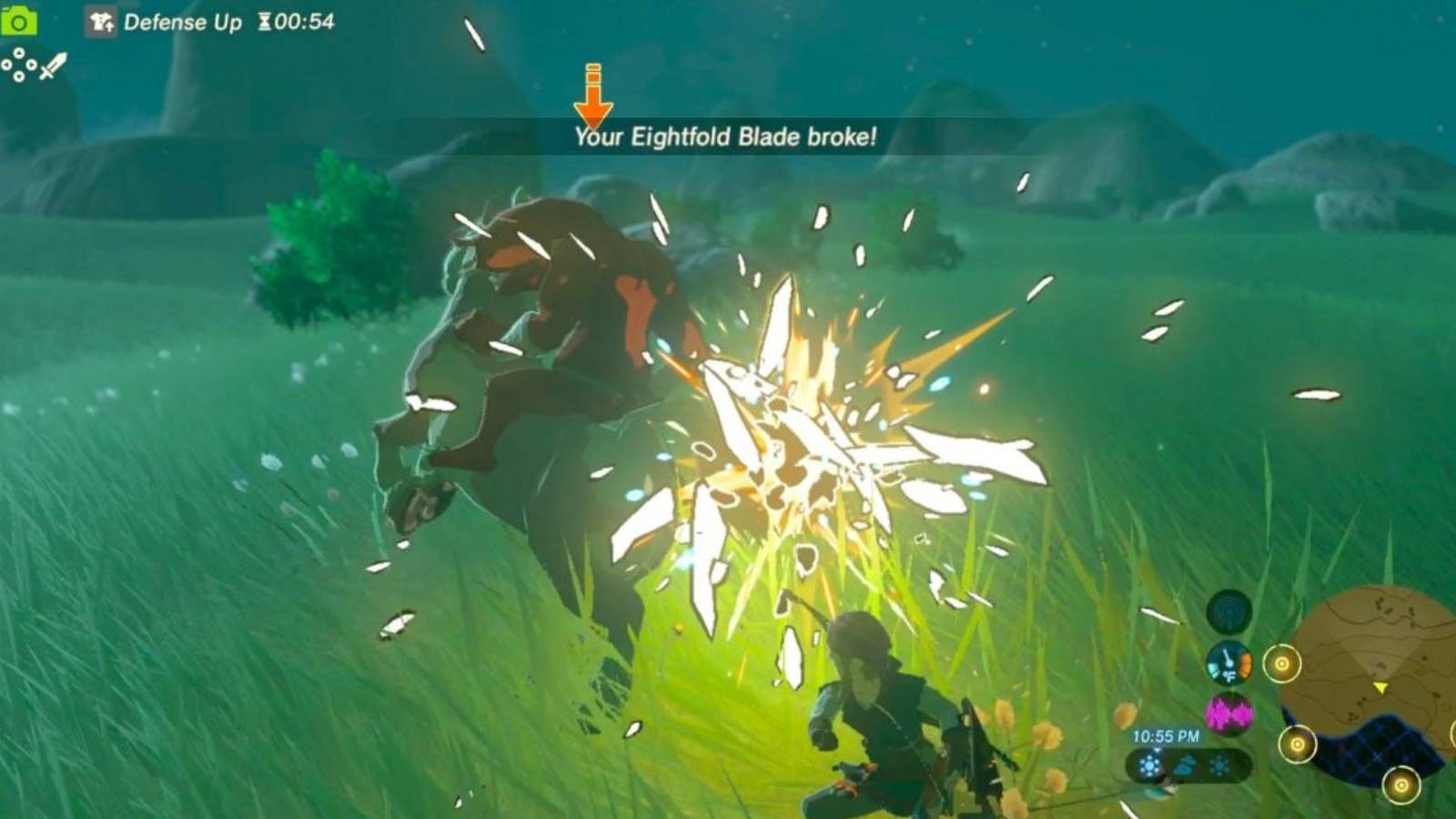Click the thermometer temperature gauge icon

click(1228, 662)
